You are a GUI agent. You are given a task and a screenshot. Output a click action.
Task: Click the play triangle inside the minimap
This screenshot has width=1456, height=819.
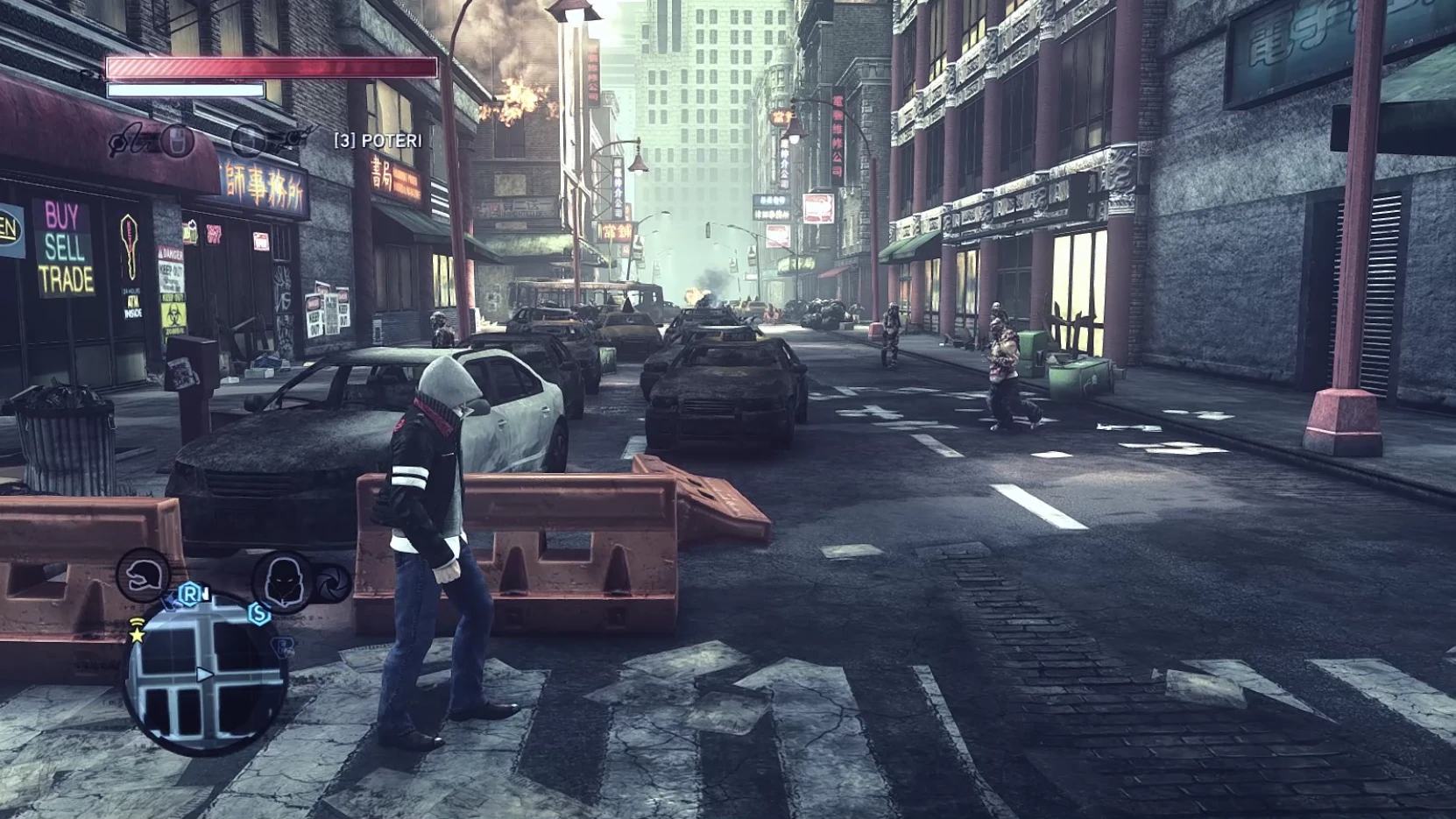204,674
